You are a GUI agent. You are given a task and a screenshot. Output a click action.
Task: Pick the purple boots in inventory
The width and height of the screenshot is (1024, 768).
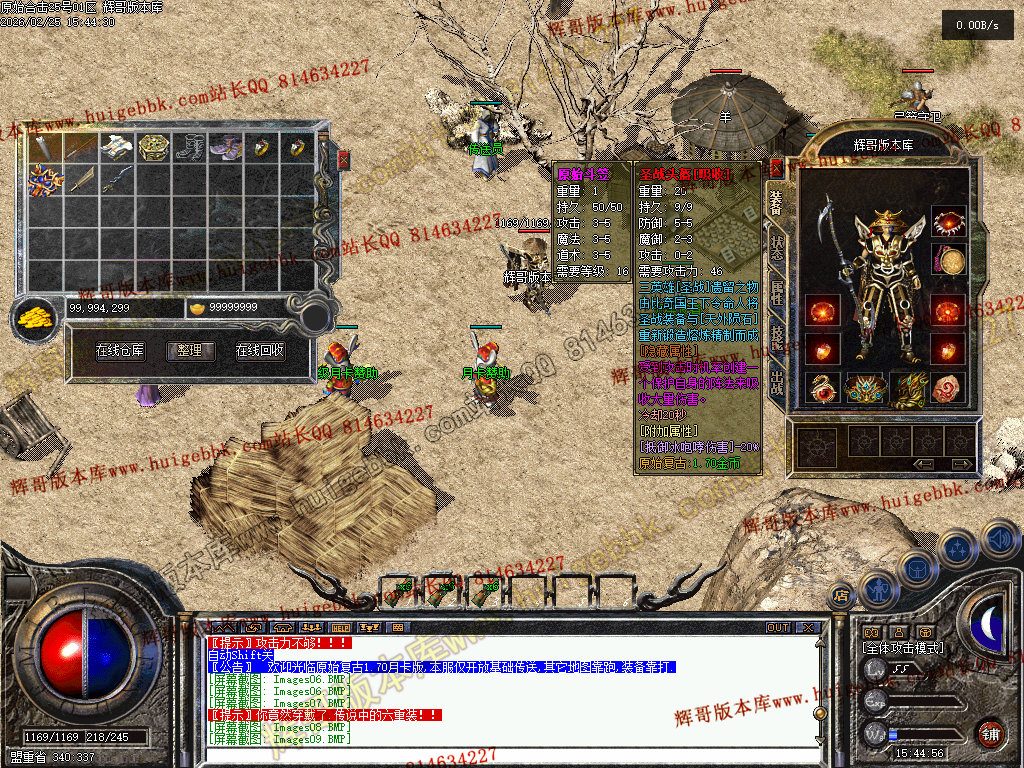pyautogui.click(x=226, y=148)
